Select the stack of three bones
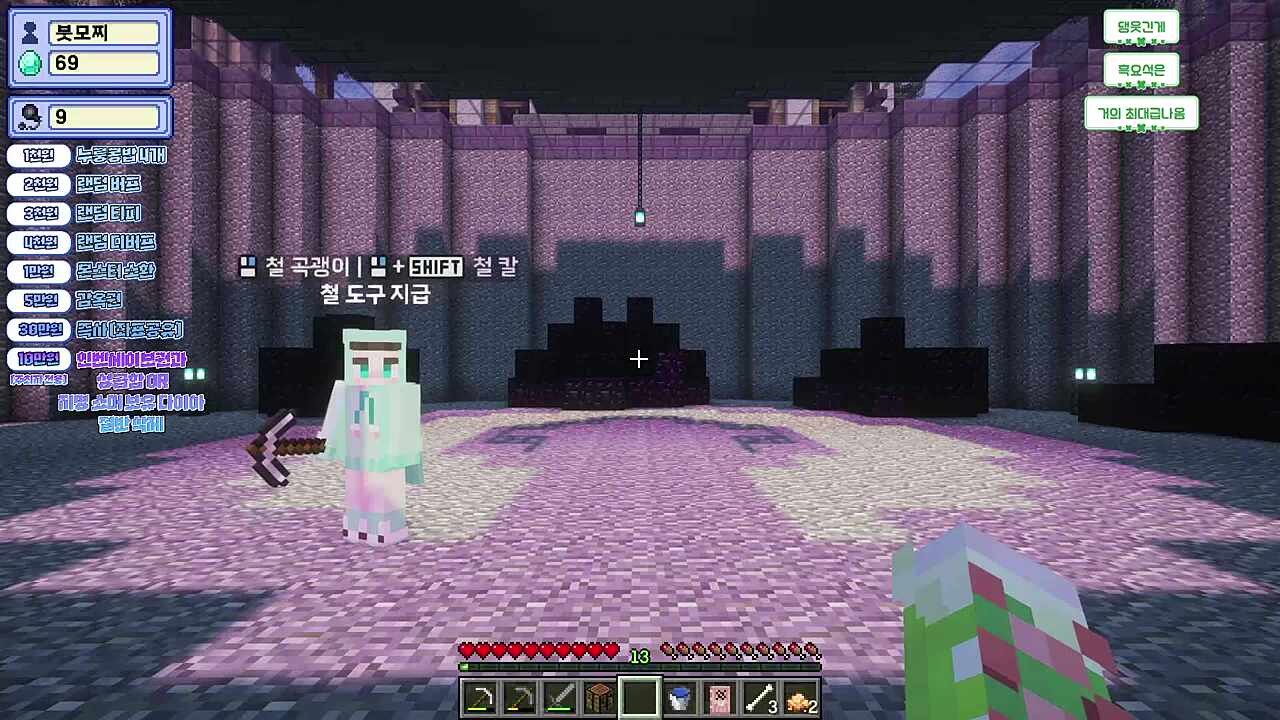This screenshot has width=1280, height=720. click(x=759, y=697)
